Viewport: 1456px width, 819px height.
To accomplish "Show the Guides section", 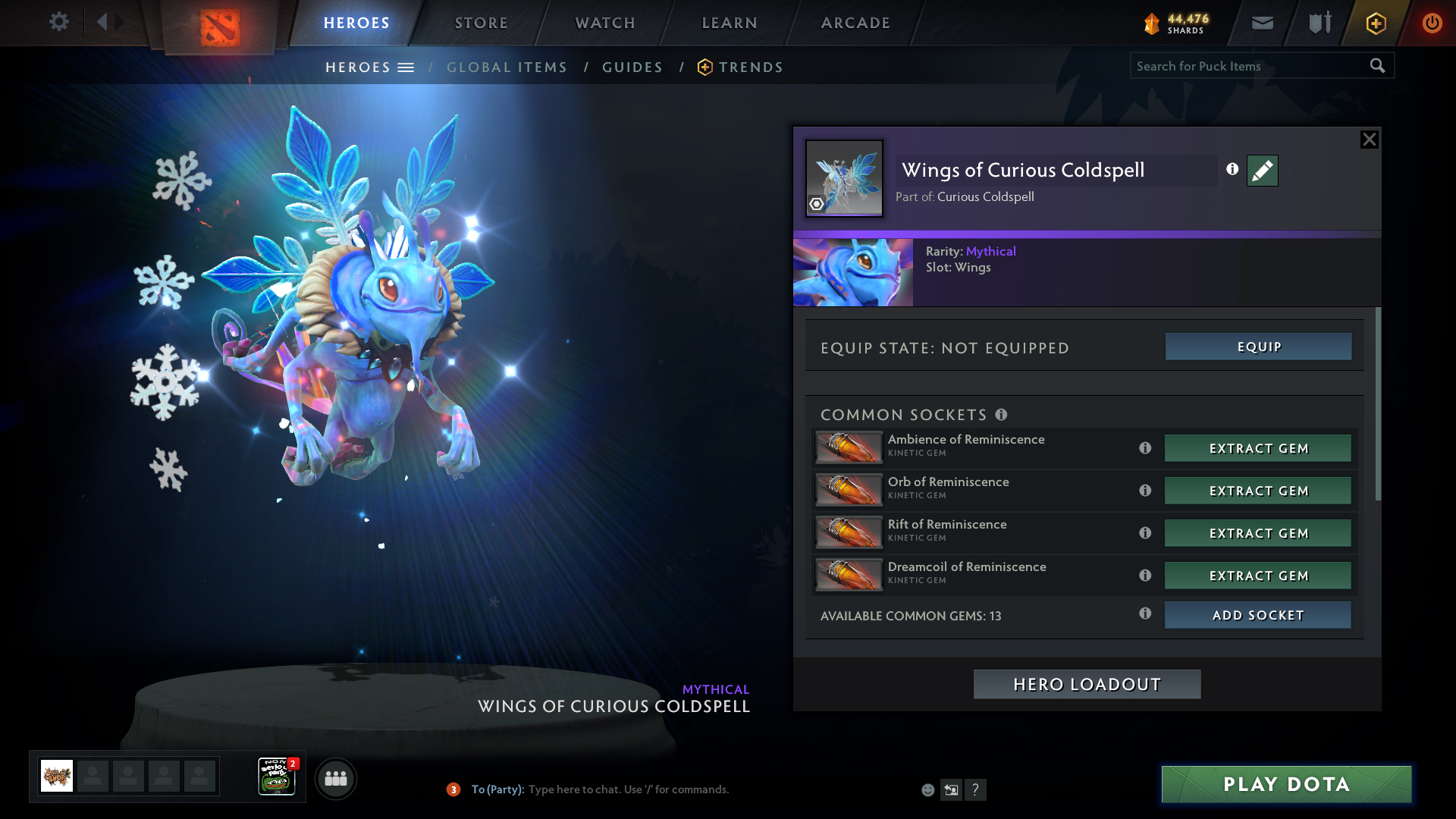I will point(632,67).
